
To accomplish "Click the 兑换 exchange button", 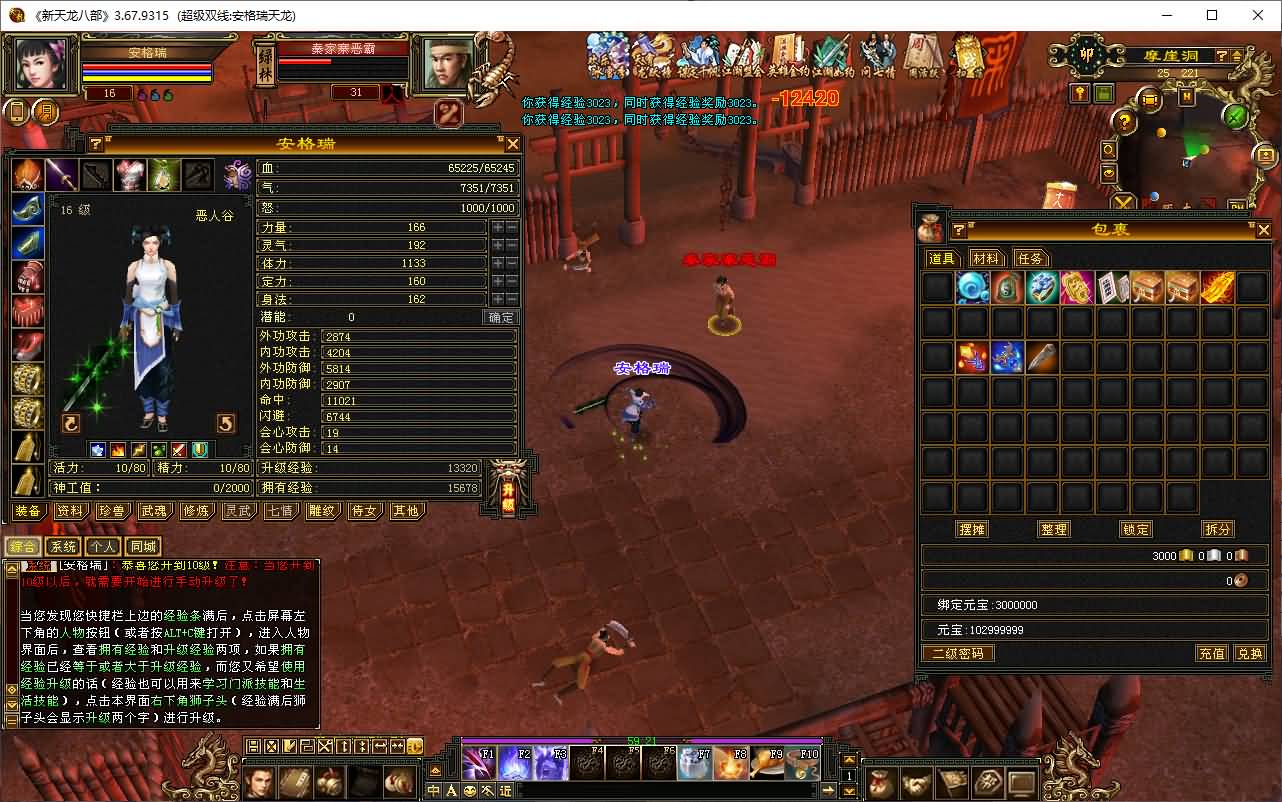I will tap(1250, 653).
